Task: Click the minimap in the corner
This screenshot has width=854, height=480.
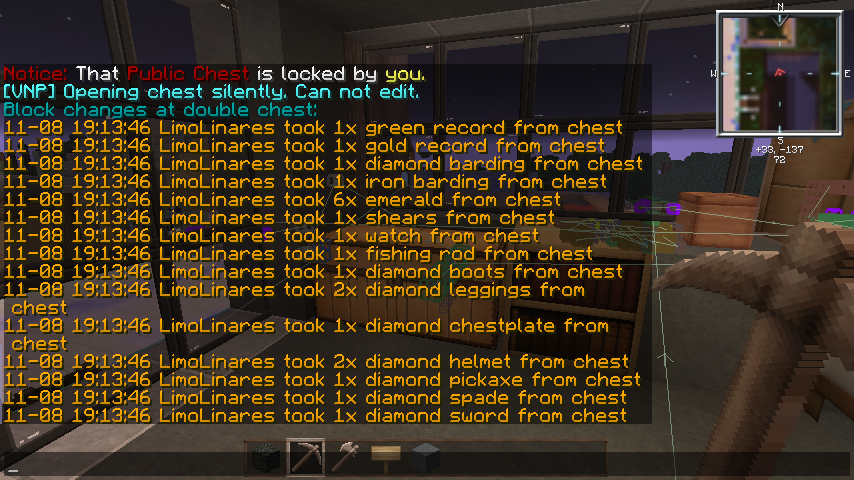Action: (x=779, y=73)
